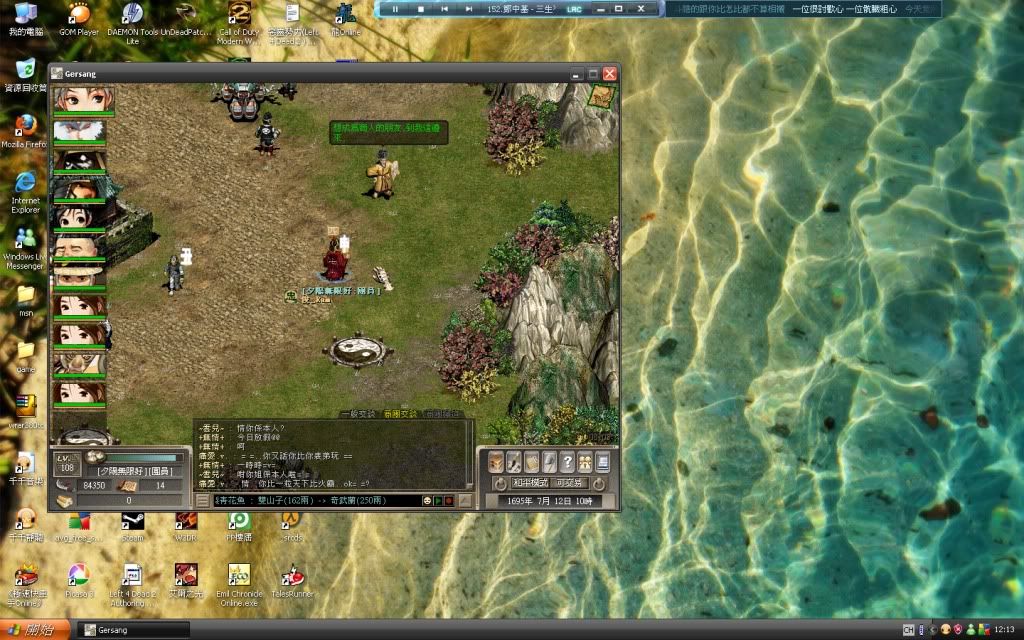Select the bald squinting mercenary portrait
The image size is (1024, 640).
pyautogui.click(x=83, y=246)
